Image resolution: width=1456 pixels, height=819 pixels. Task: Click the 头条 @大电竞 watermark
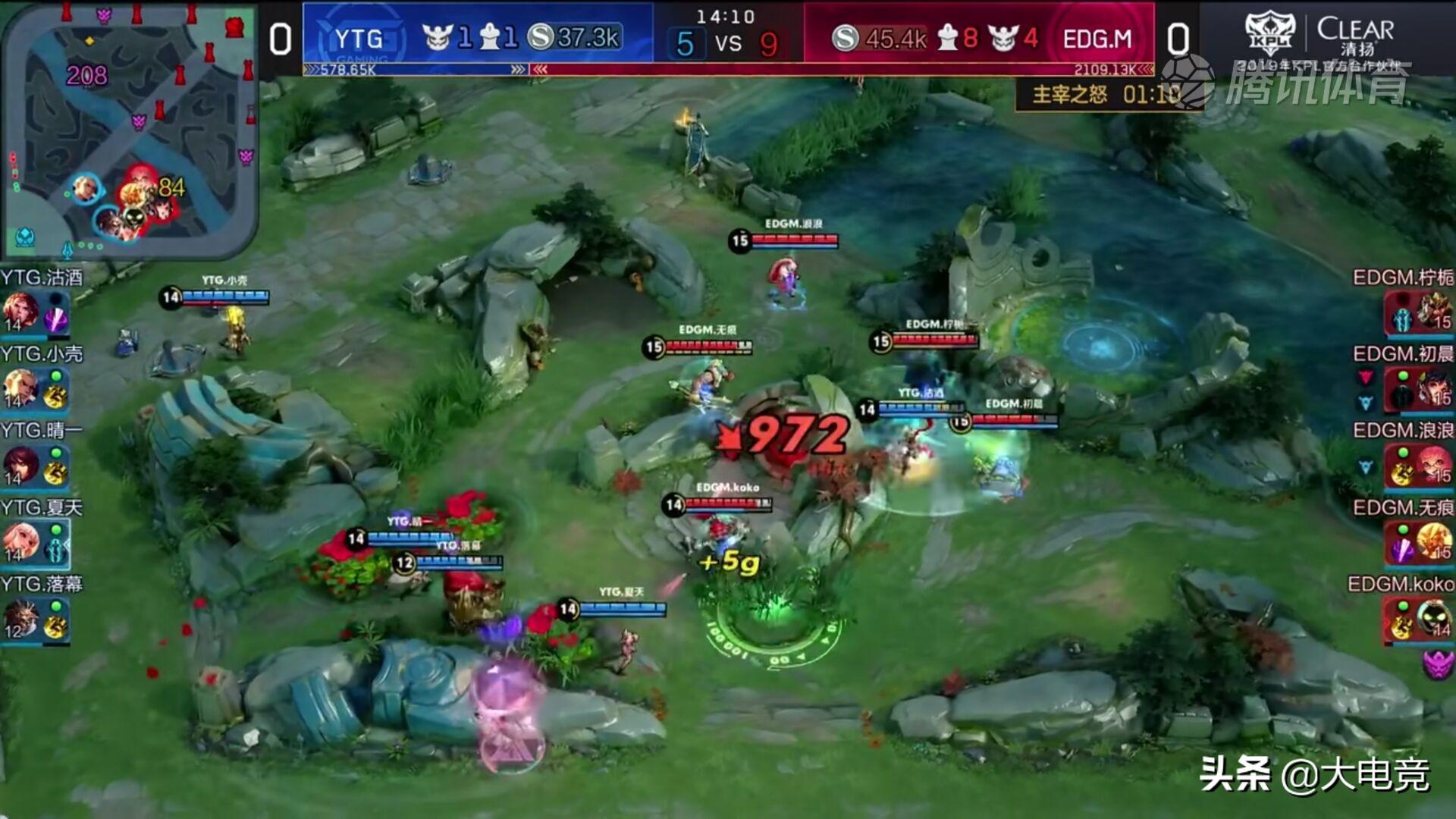(1314, 775)
